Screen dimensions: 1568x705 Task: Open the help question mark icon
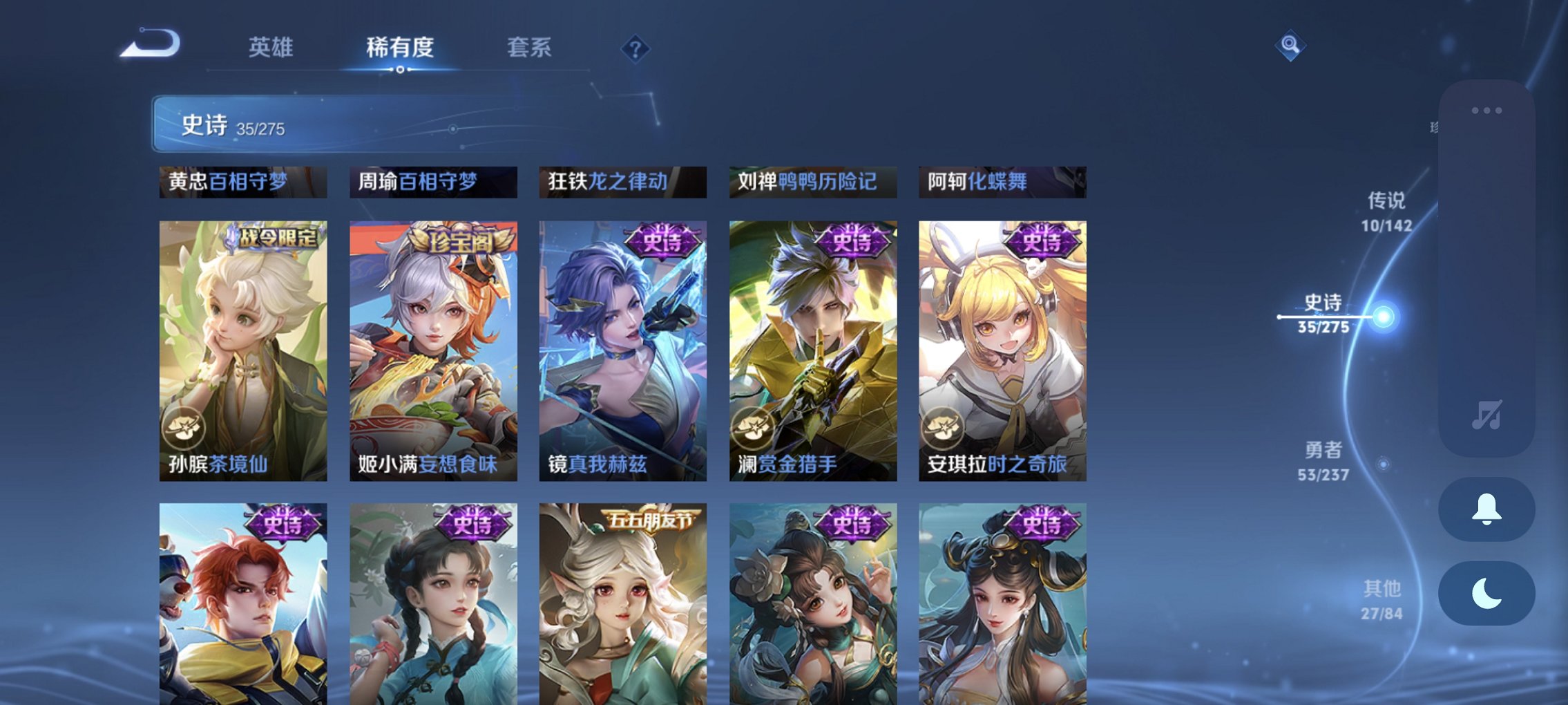(635, 48)
